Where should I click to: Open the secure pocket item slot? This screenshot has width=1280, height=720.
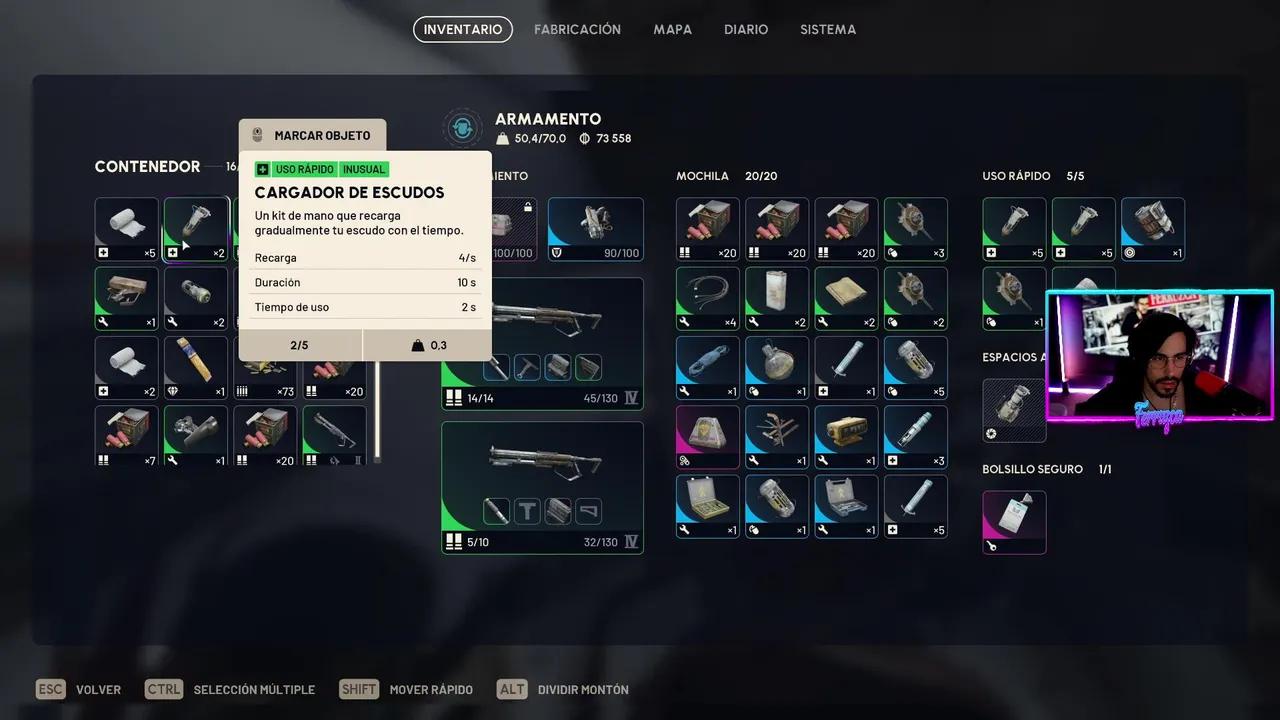point(1014,522)
